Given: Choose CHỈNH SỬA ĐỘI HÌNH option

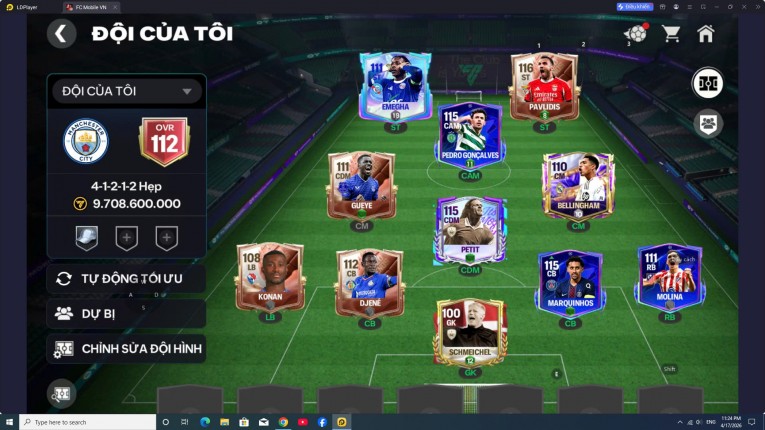Looking at the screenshot, I should pos(126,348).
